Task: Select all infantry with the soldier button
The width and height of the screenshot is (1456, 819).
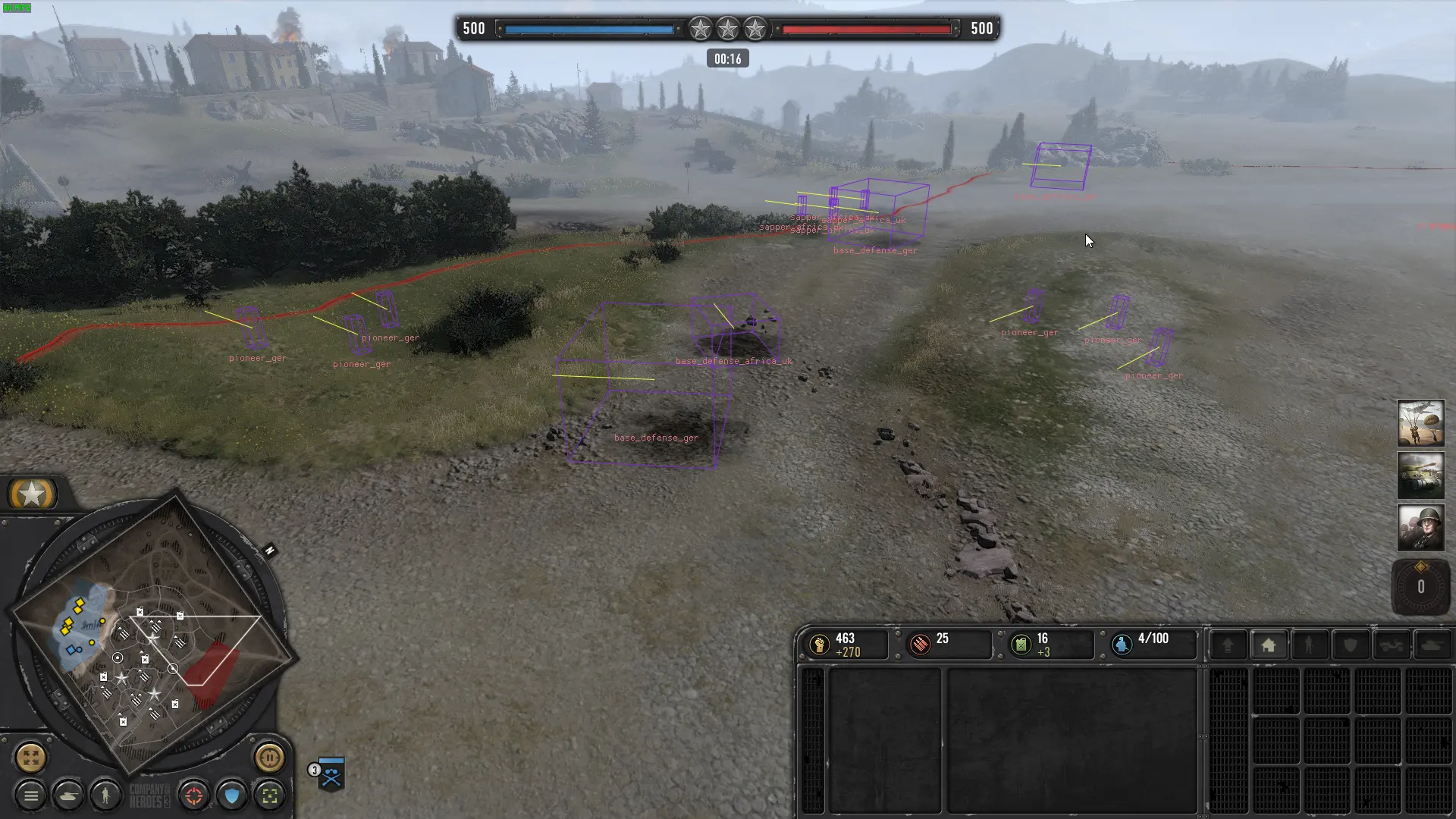Action: point(106,795)
